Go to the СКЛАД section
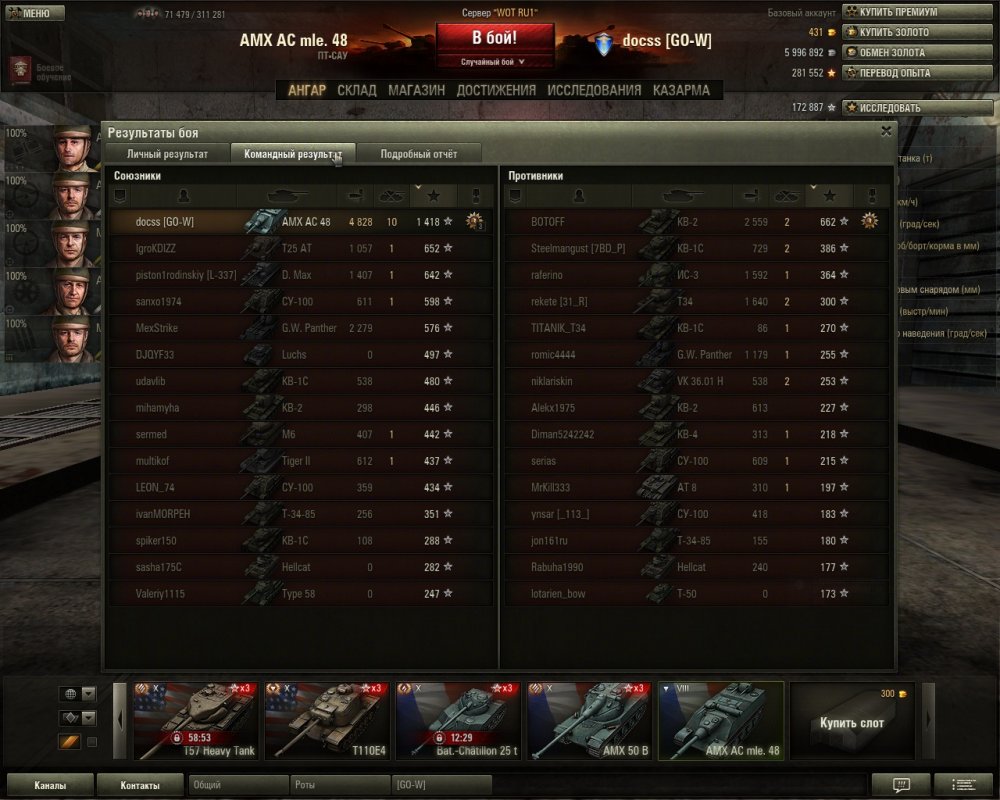The width and height of the screenshot is (1000, 800). (357, 90)
